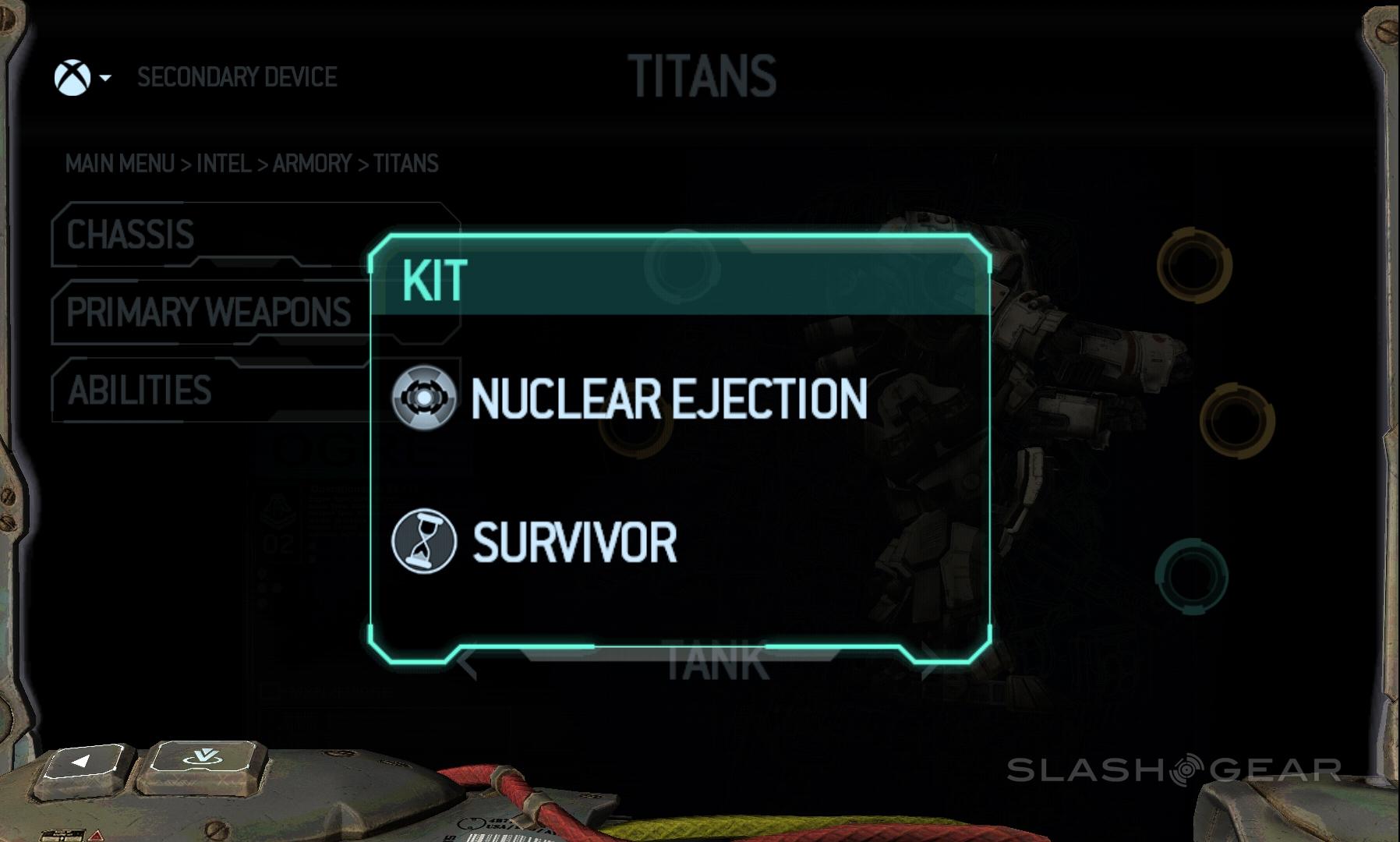Open the Abilities category

(x=140, y=390)
